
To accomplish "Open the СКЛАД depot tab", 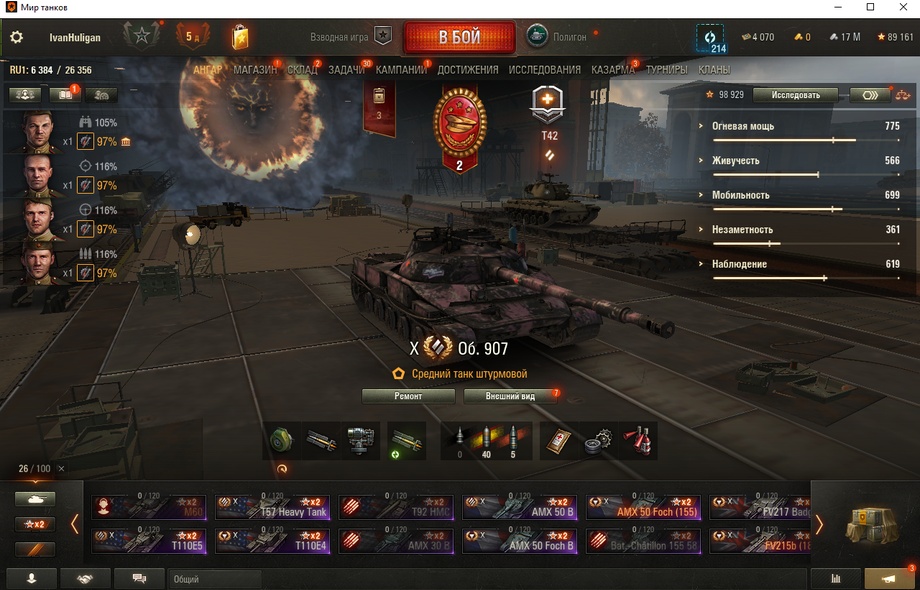I will [x=302, y=70].
